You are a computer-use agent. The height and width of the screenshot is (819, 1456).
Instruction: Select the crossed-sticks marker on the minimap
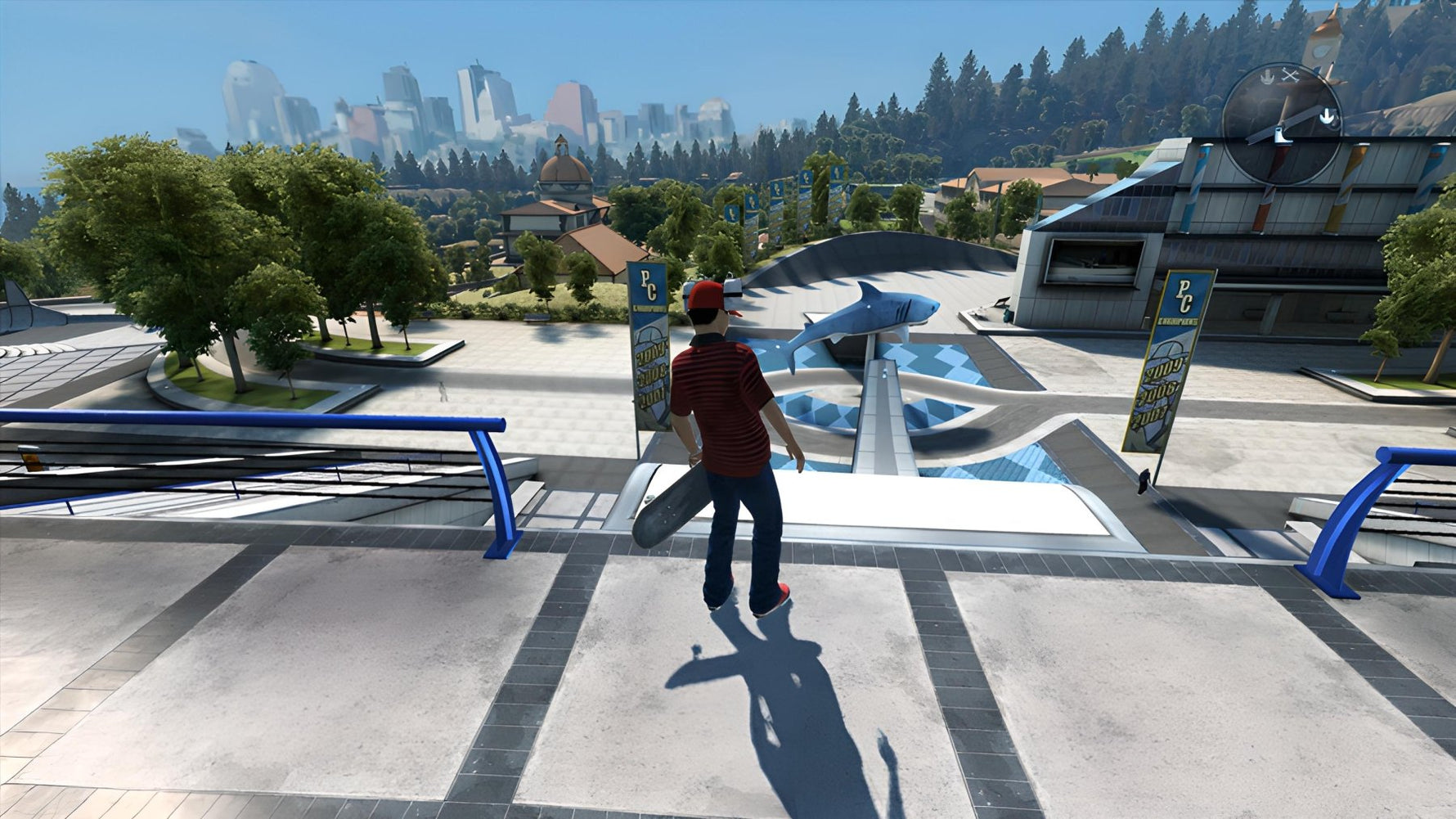pos(1291,75)
